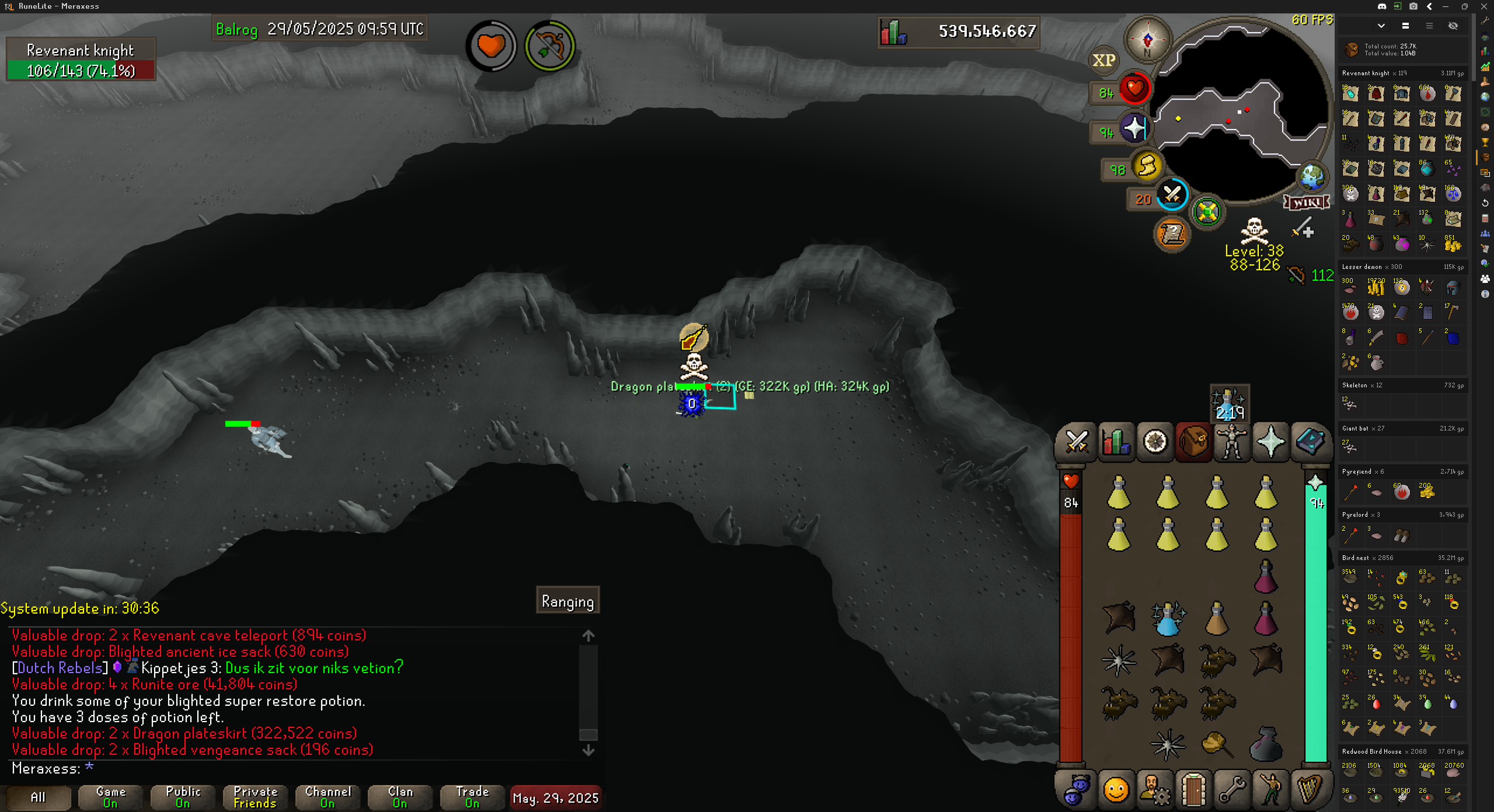Toggle the XP drops button
The image size is (1494, 812).
pyautogui.click(x=1104, y=60)
